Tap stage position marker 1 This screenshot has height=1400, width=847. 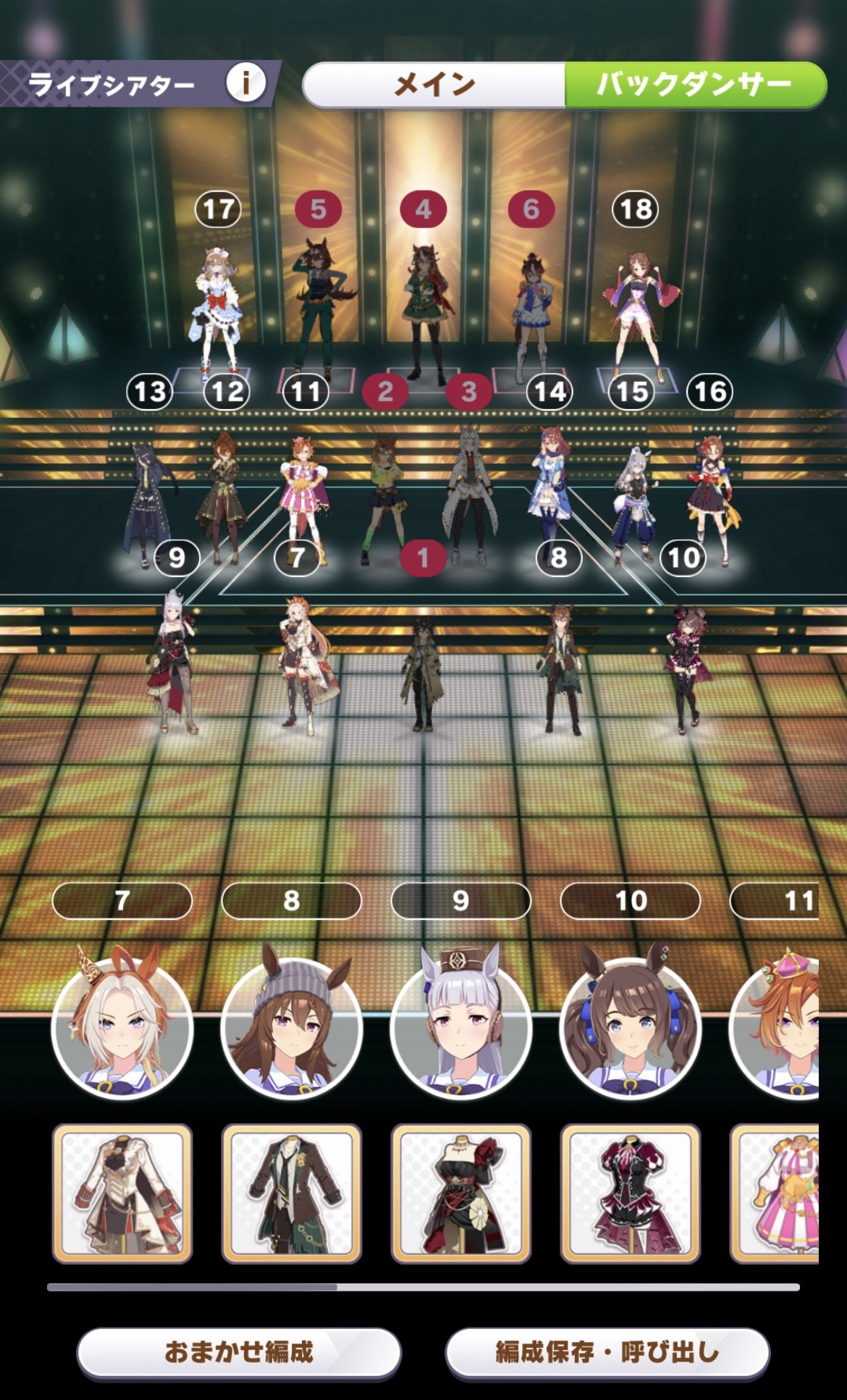point(423,558)
